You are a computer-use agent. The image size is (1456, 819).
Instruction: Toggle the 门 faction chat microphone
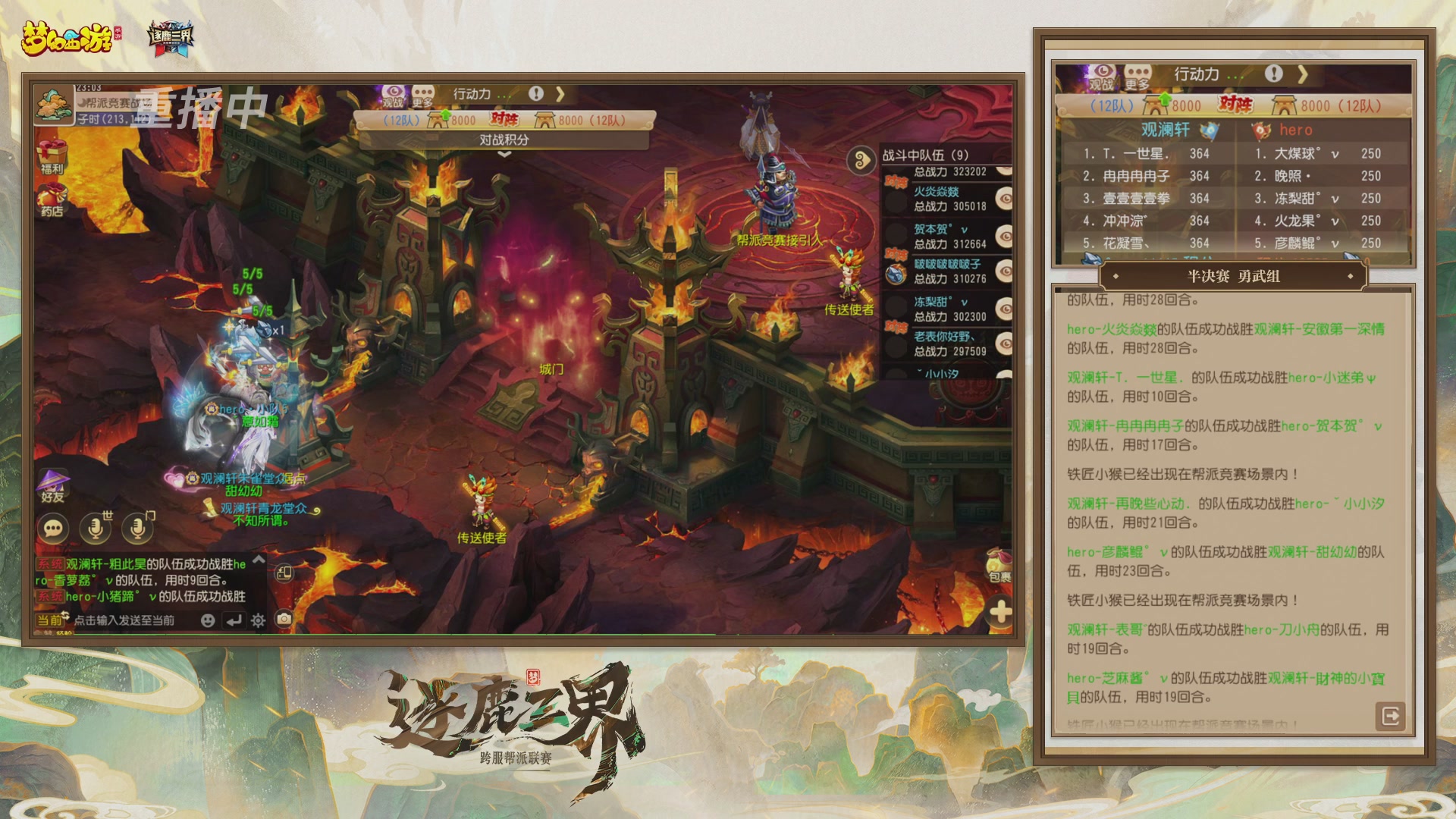135,527
